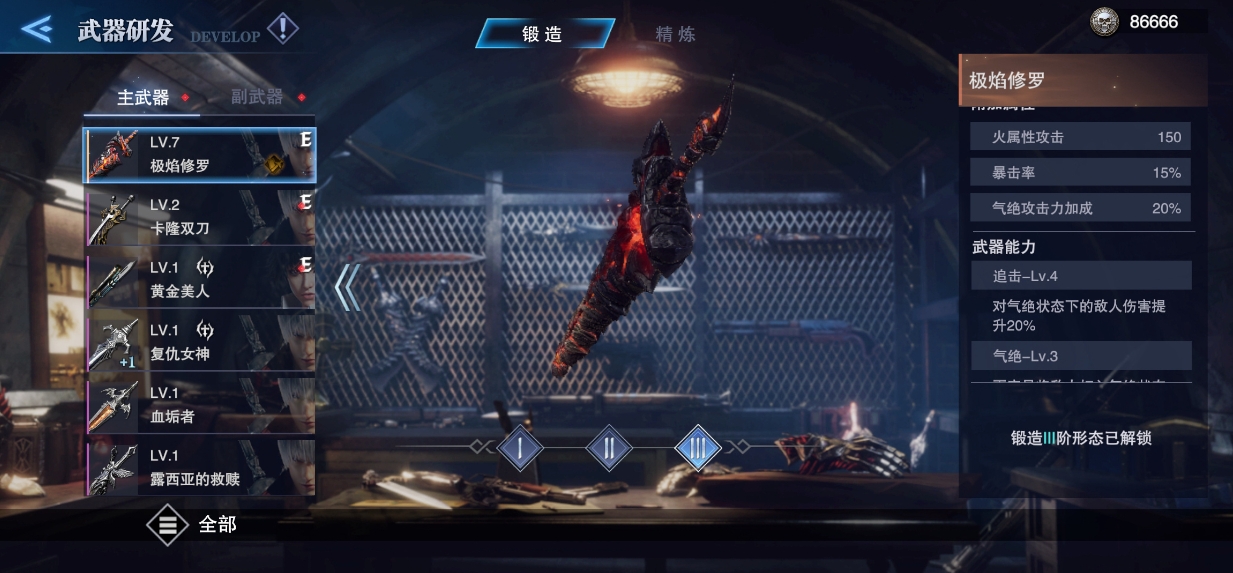Click the 气绝-Lv.3 weapon ability entry
This screenshot has height=573, width=1233.
click(x=1081, y=355)
